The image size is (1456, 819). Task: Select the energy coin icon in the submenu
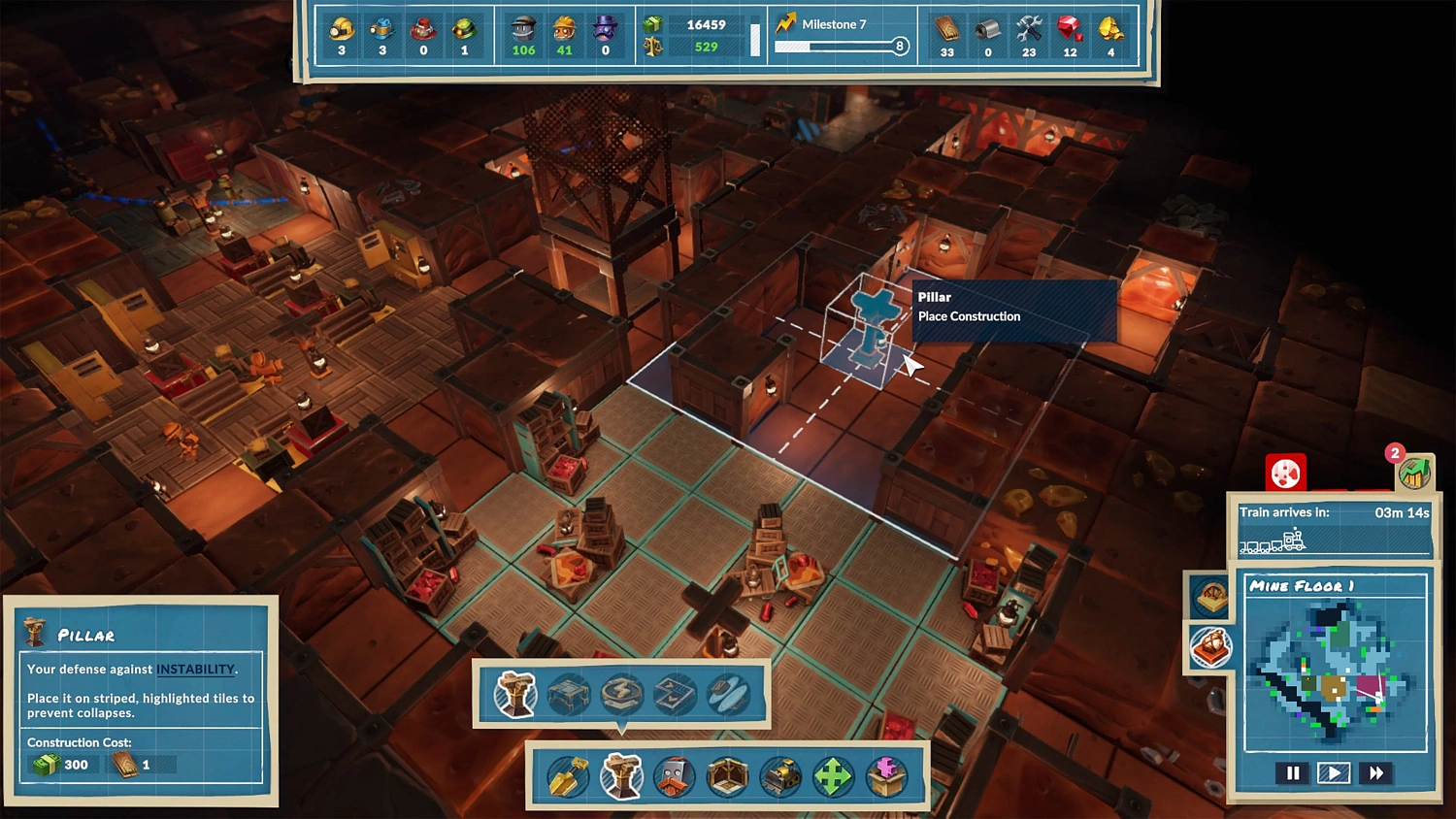(620, 694)
